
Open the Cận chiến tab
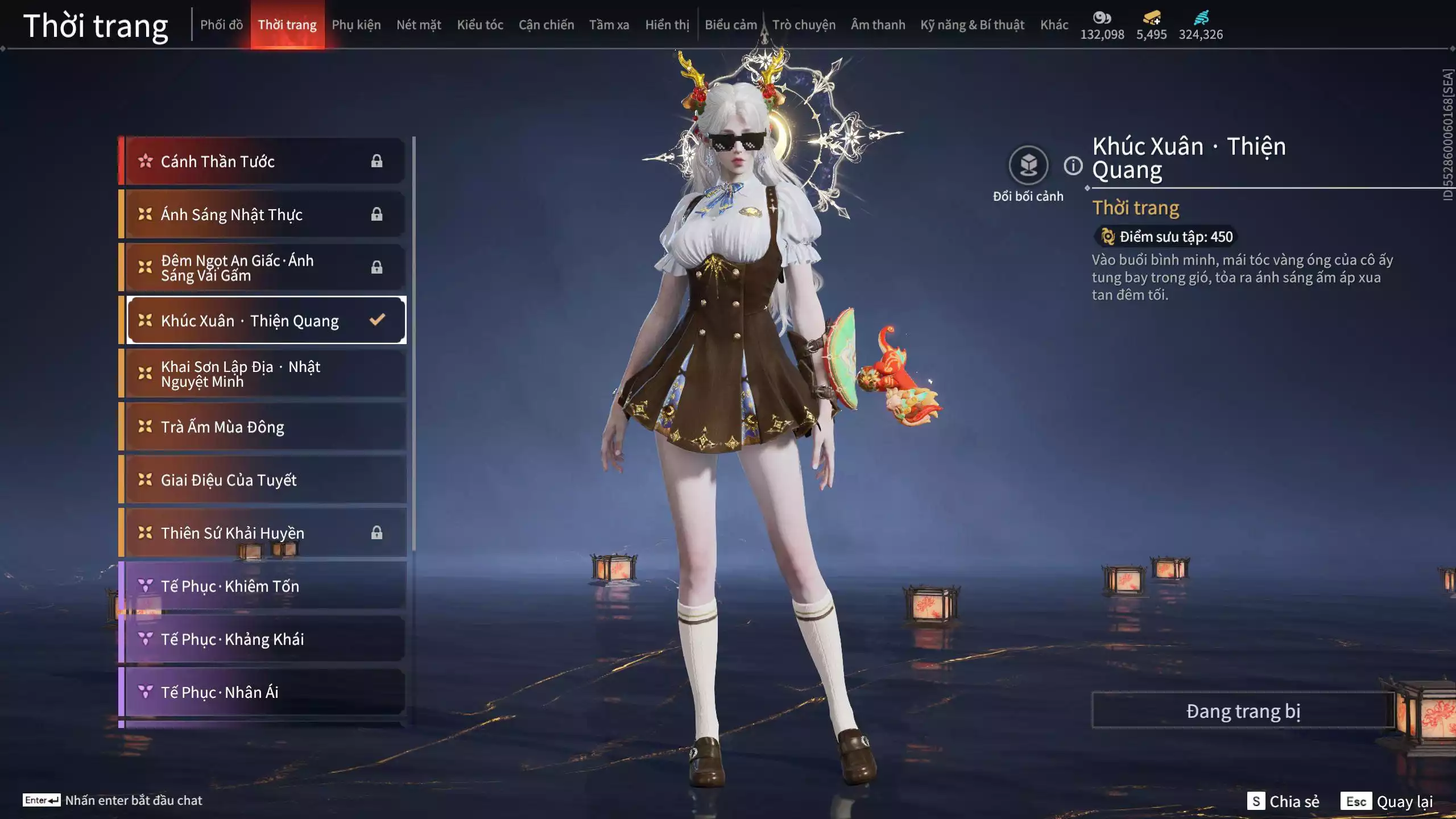coord(546,25)
